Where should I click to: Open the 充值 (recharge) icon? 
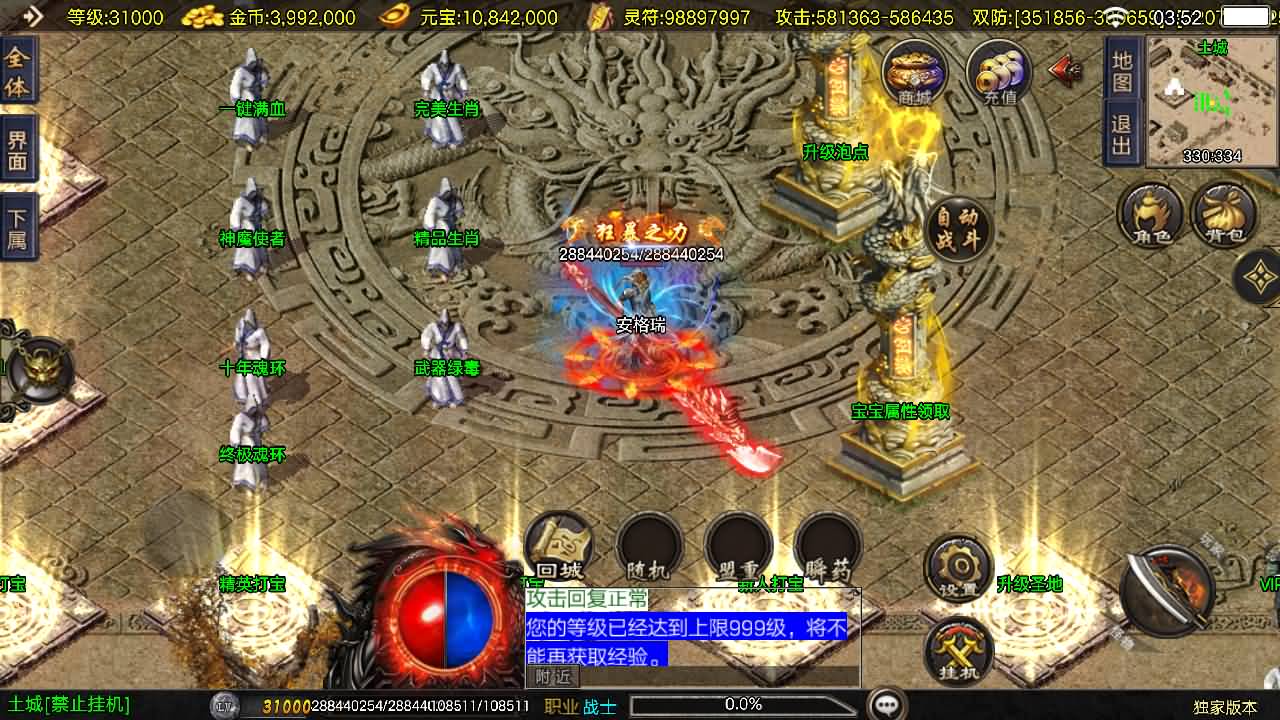click(x=996, y=72)
